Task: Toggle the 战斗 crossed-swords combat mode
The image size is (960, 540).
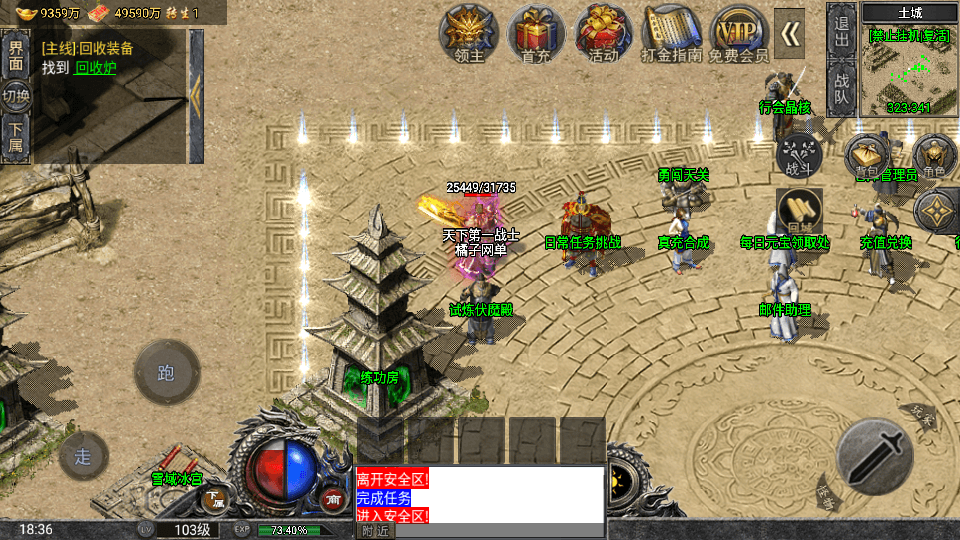Action: tap(799, 155)
